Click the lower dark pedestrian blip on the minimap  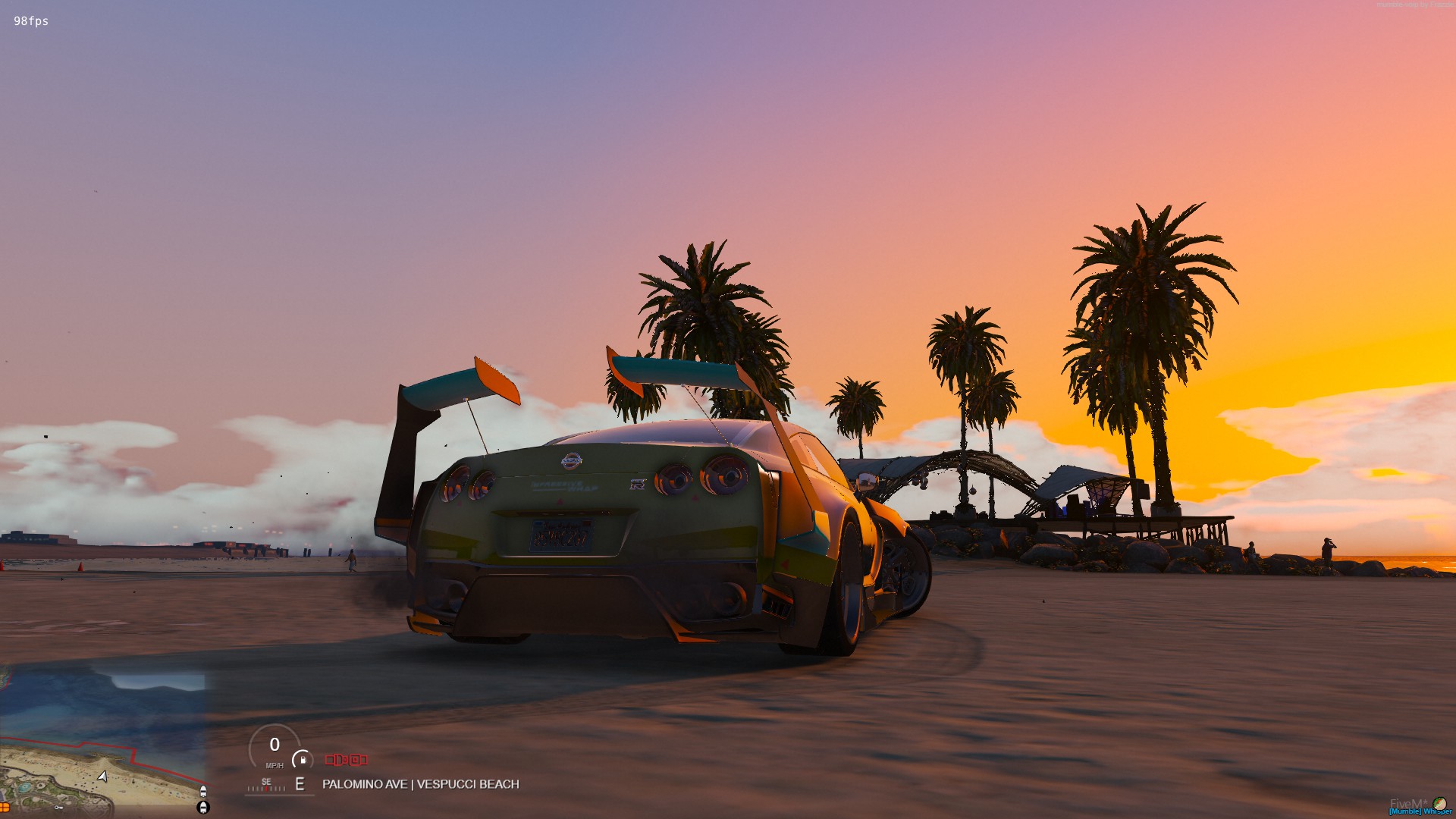pyautogui.click(x=203, y=808)
